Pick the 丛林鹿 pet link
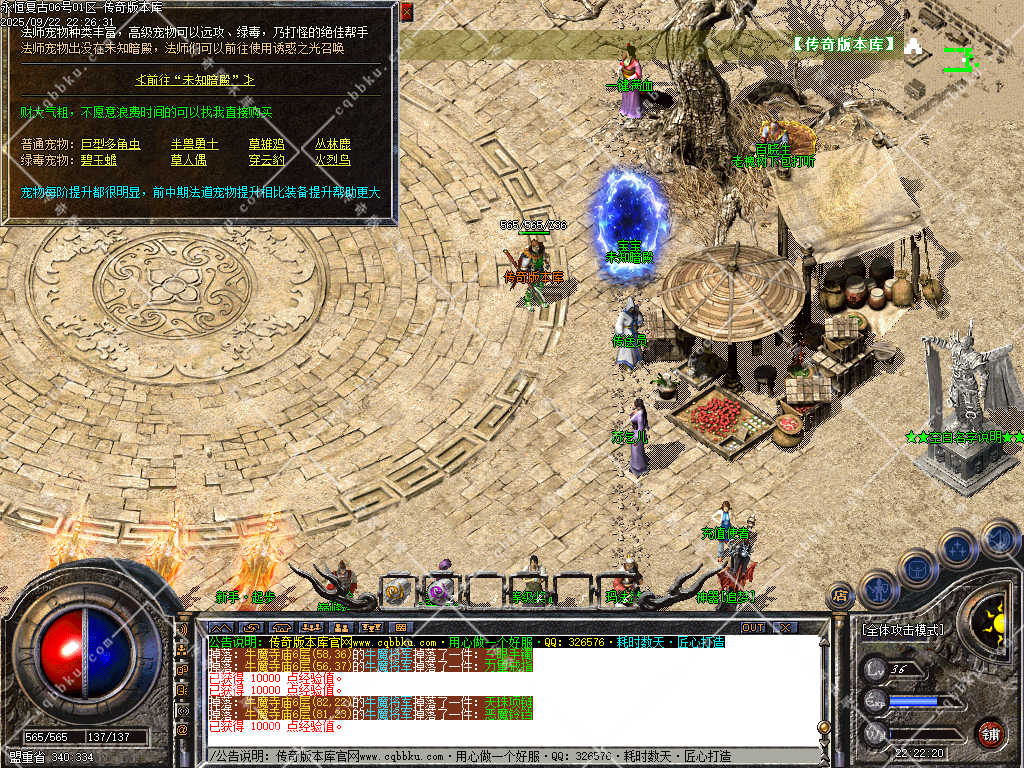Screen dimensions: 1024x768 tap(333, 144)
